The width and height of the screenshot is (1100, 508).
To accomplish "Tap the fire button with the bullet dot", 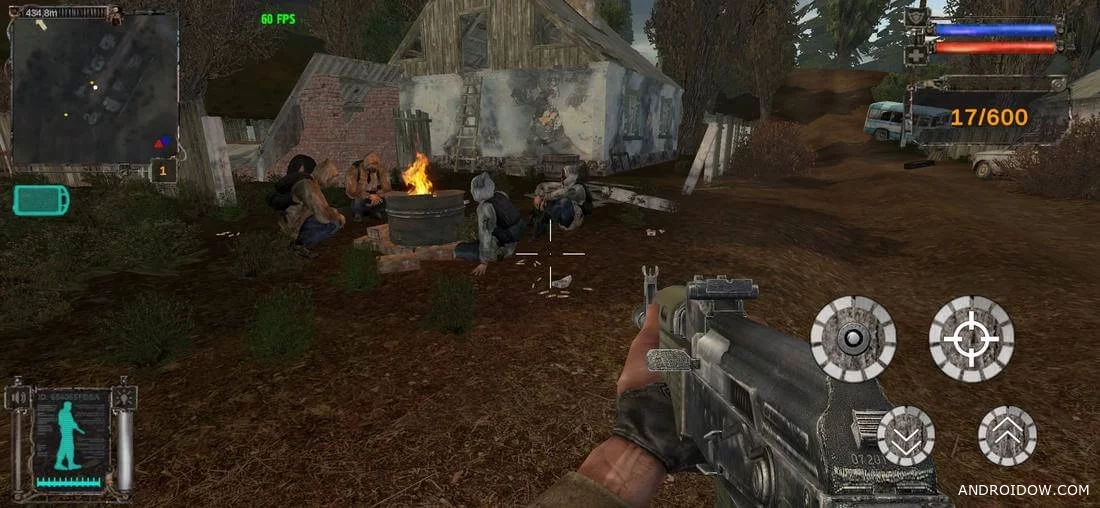I will point(853,339).
